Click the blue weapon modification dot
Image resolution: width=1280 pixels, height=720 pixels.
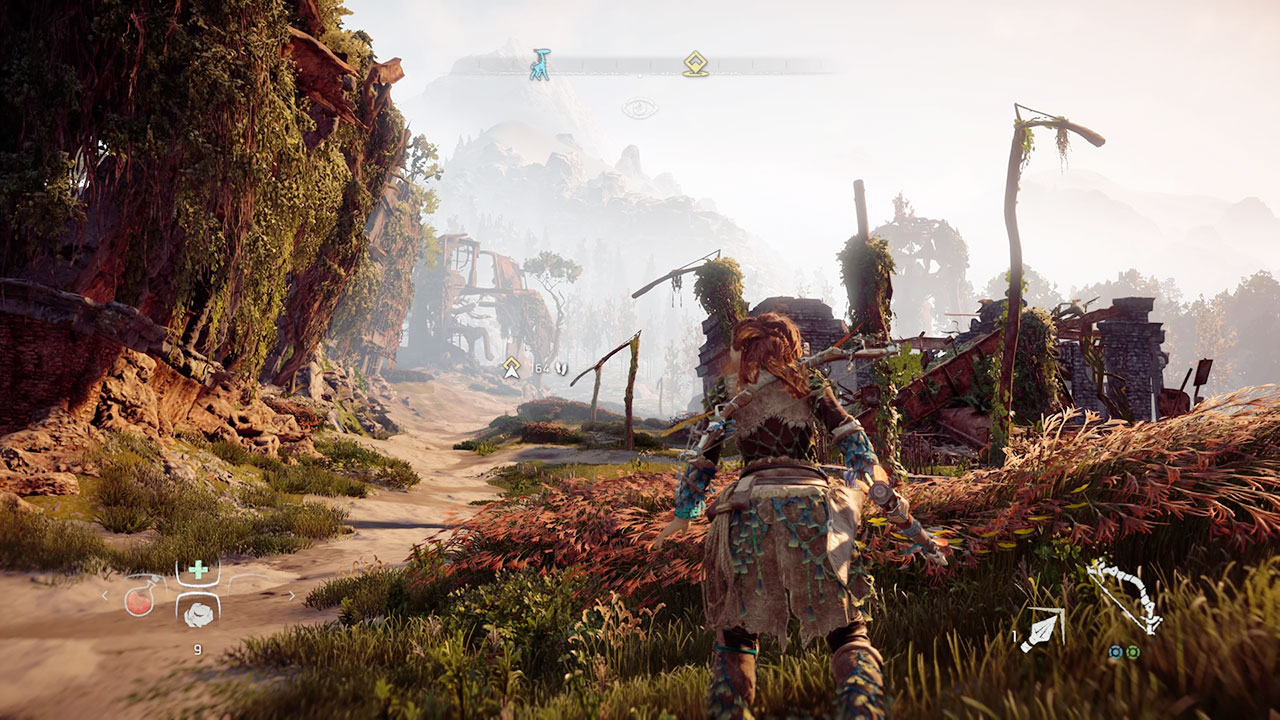click(1116, 652)
